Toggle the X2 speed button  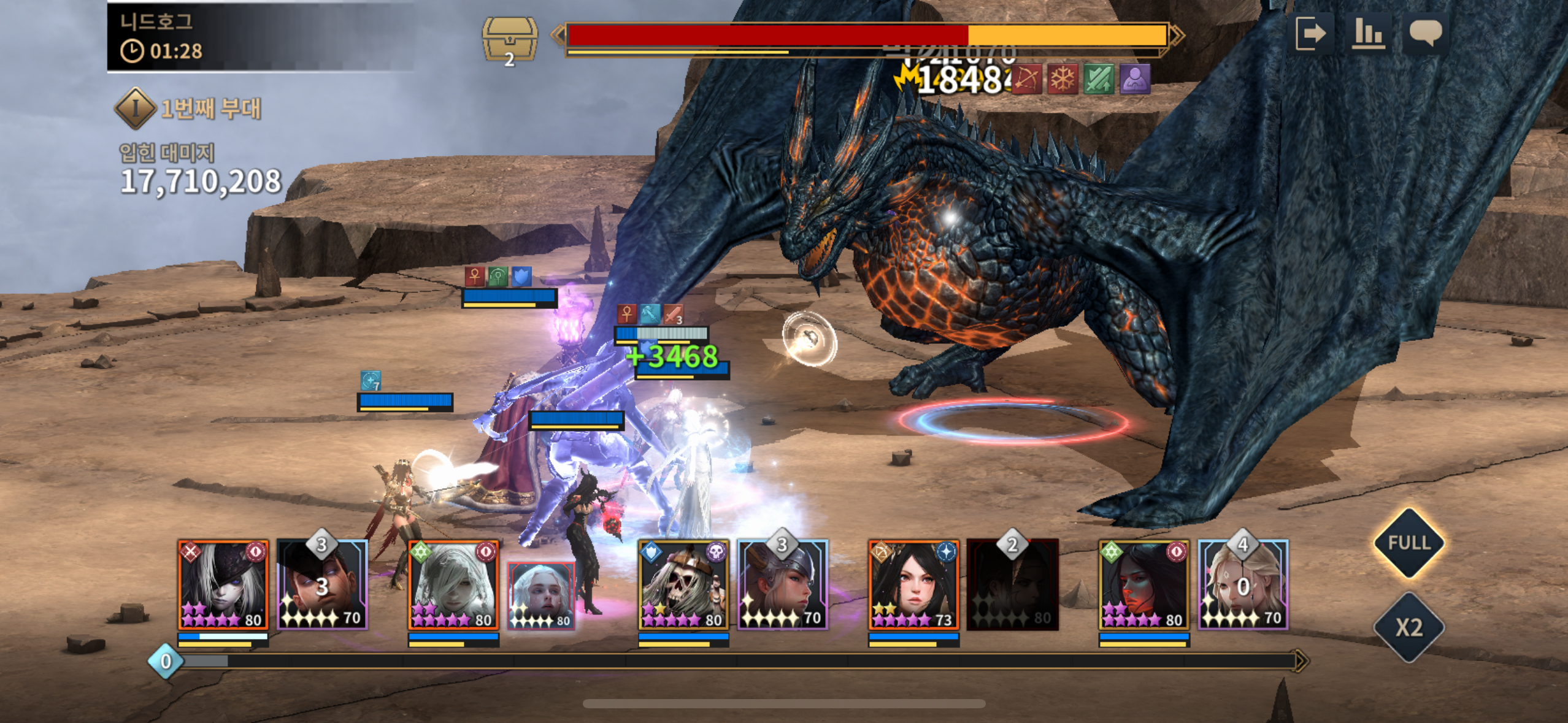pyautogui.click(x=1409, y=627)
